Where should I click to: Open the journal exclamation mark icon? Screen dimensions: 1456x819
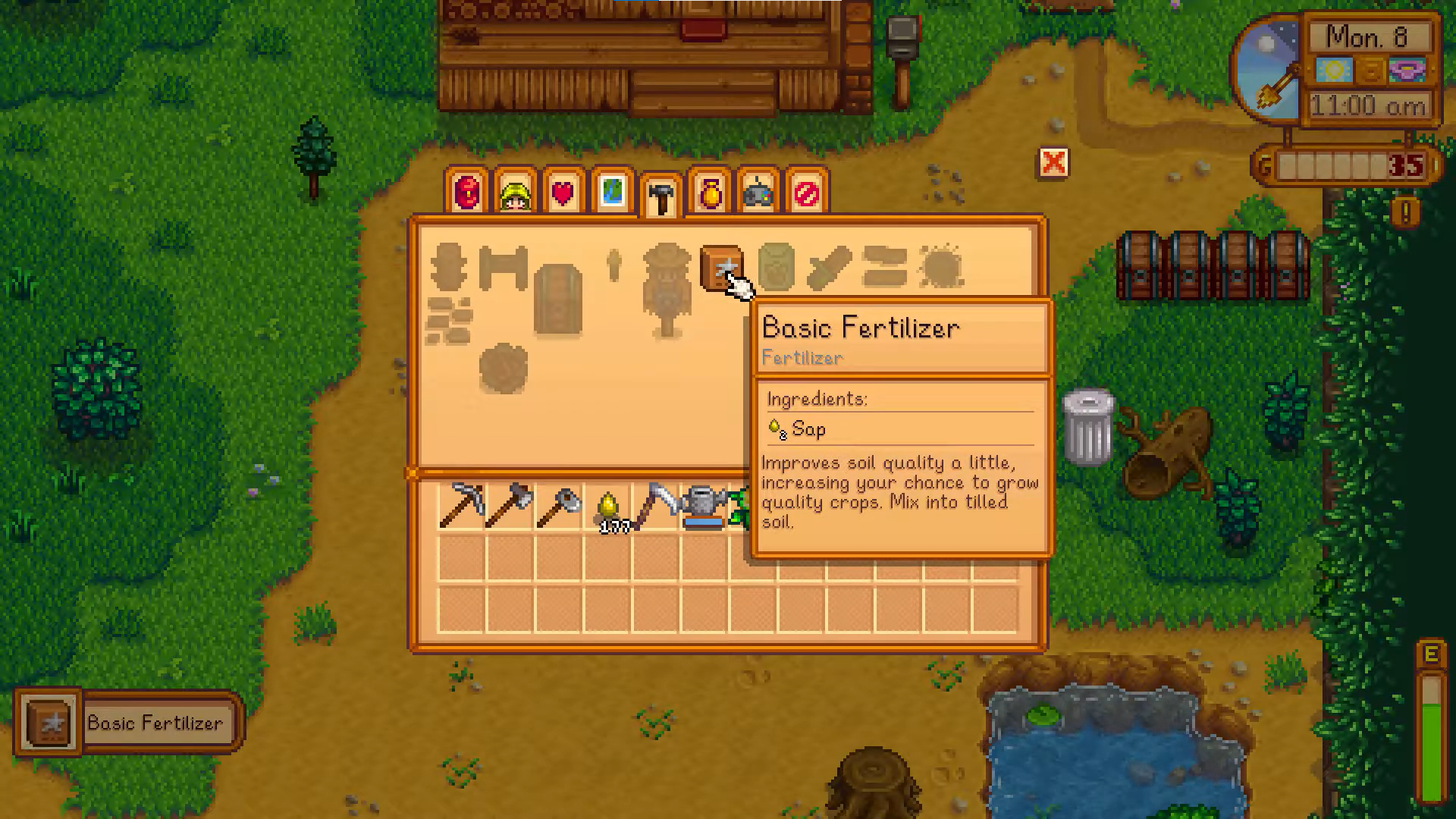click(1405, 213)
